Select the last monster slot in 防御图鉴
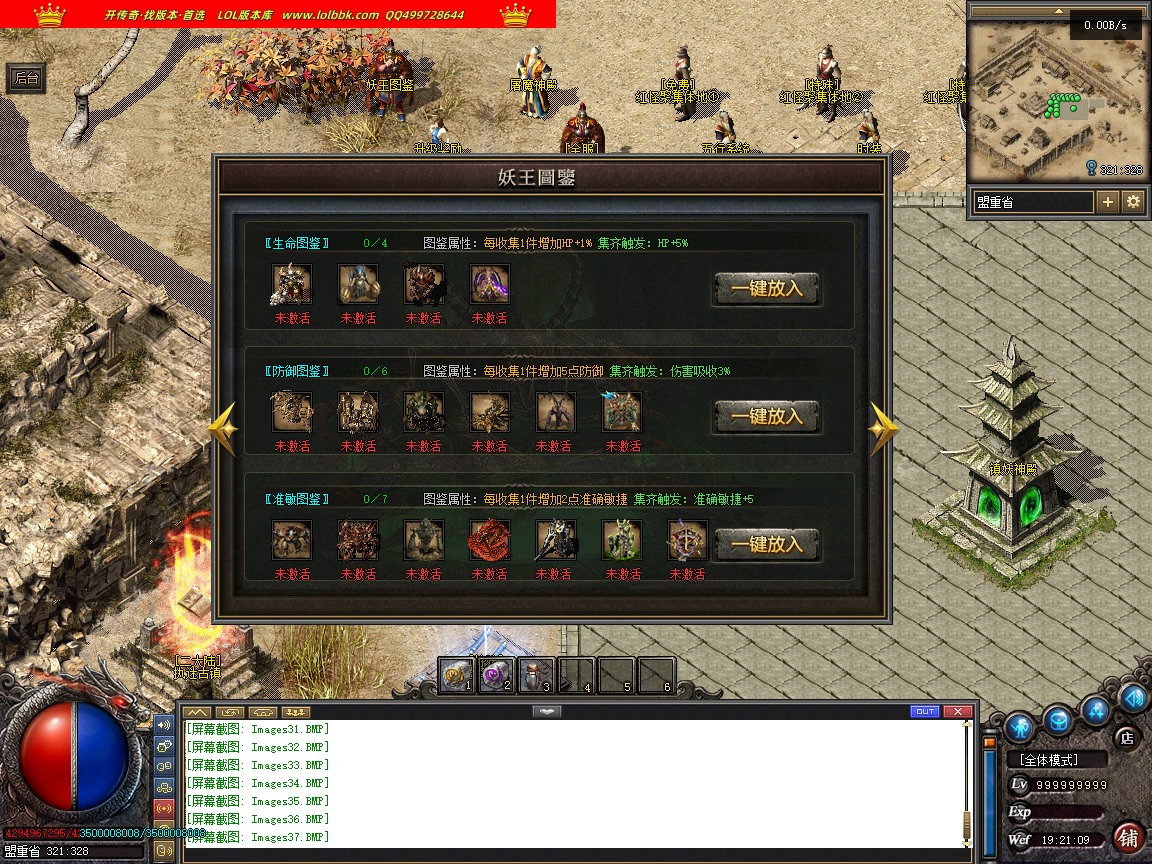 click(622, 412)
